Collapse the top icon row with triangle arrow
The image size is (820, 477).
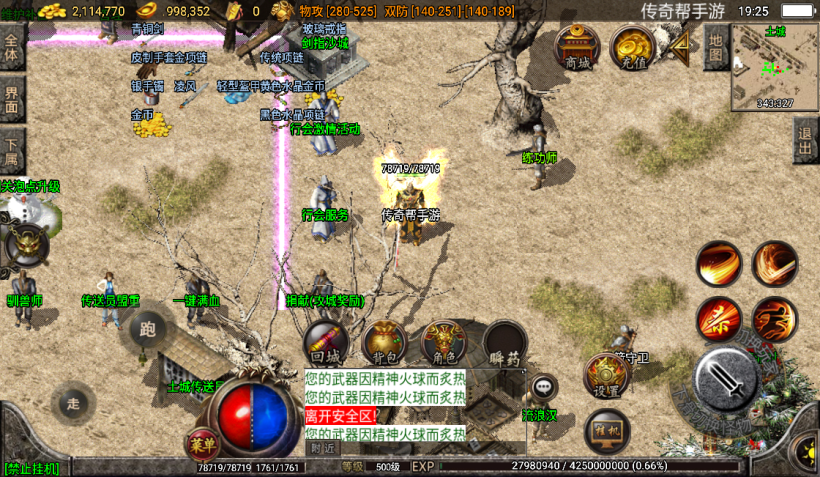(682, 46)
